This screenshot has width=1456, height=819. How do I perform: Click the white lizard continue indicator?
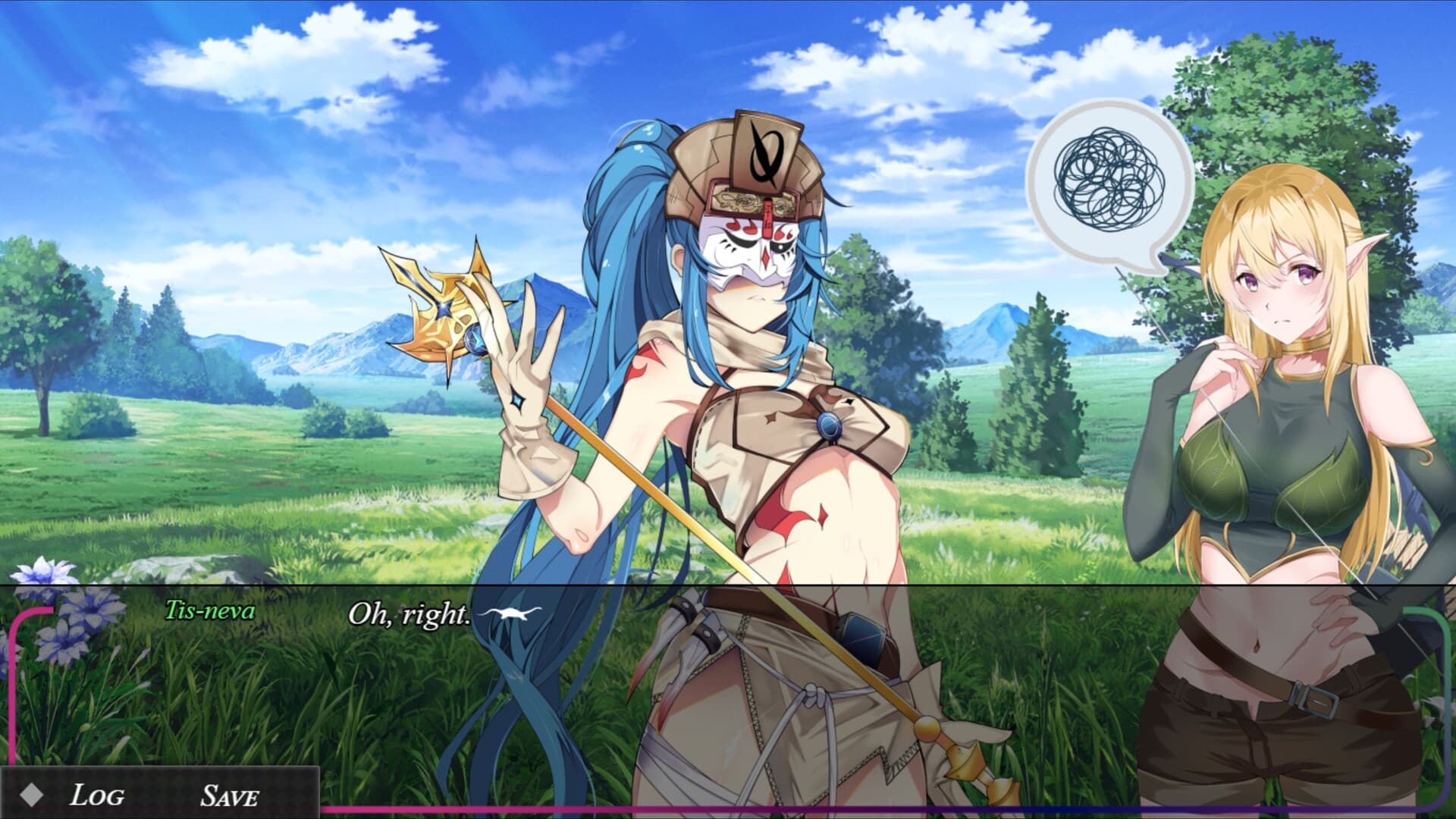tap(511, 614)
